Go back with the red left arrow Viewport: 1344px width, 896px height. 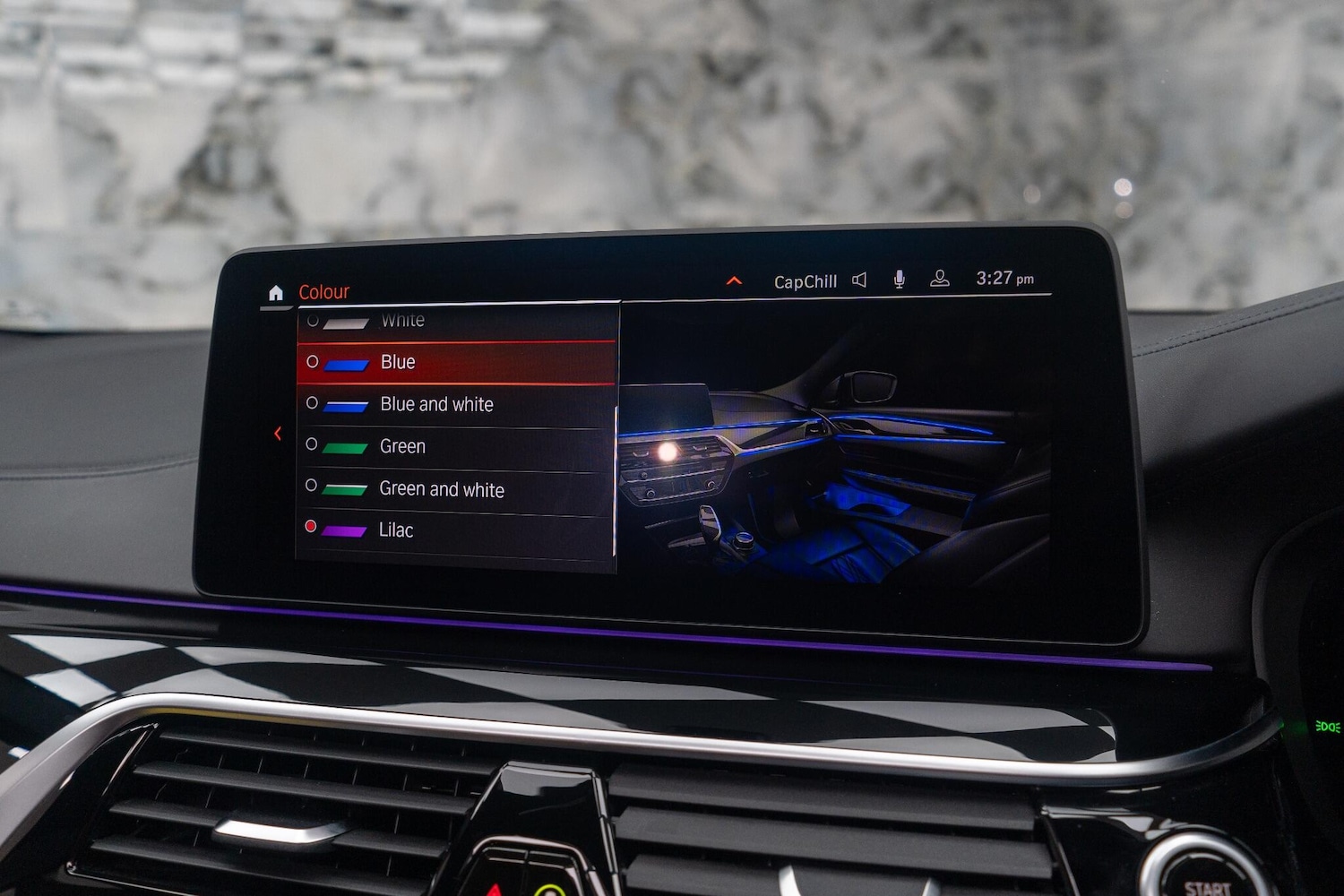point(278,434)
